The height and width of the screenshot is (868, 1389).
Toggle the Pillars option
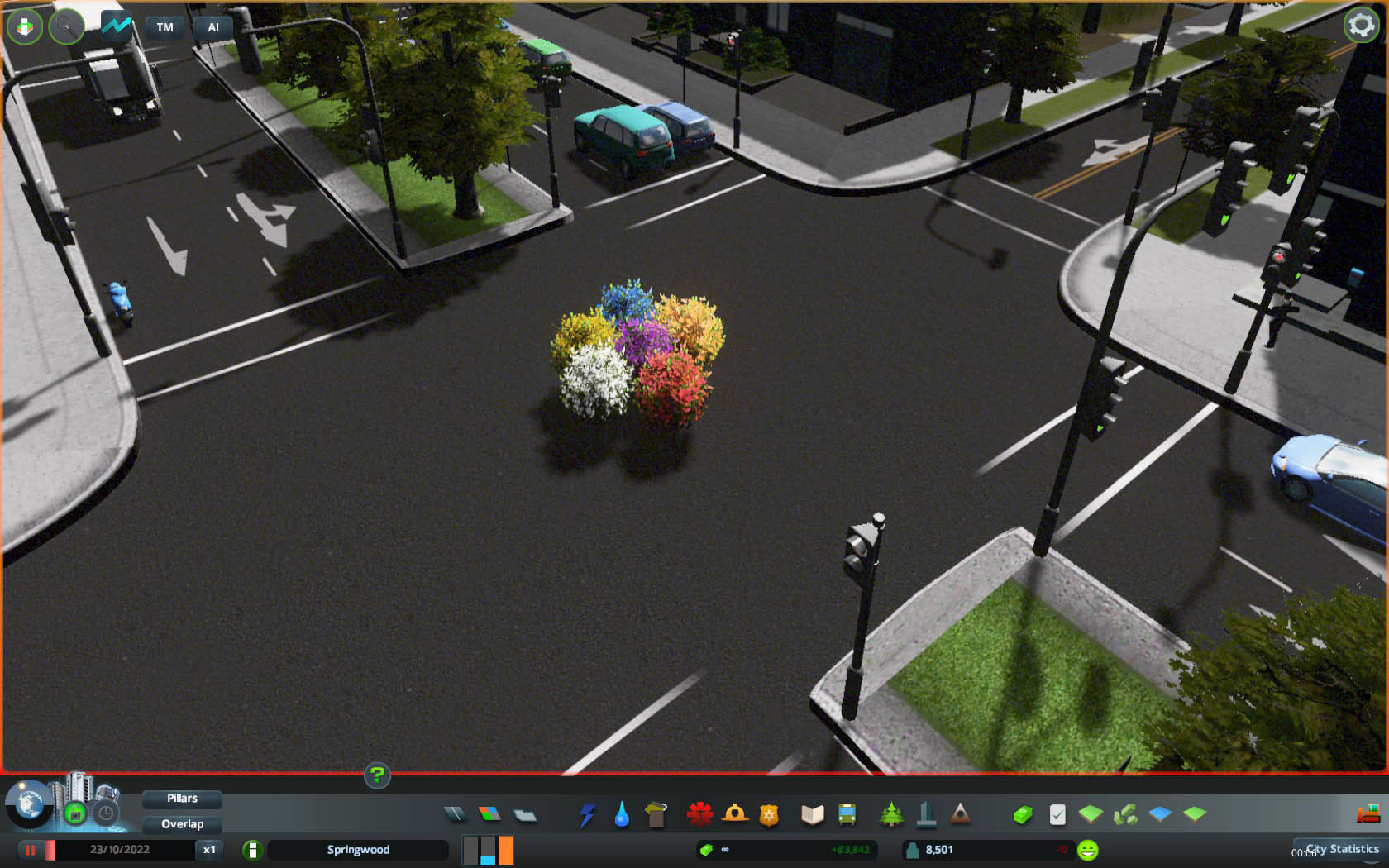pyautogui.click(x=182, y=799)
